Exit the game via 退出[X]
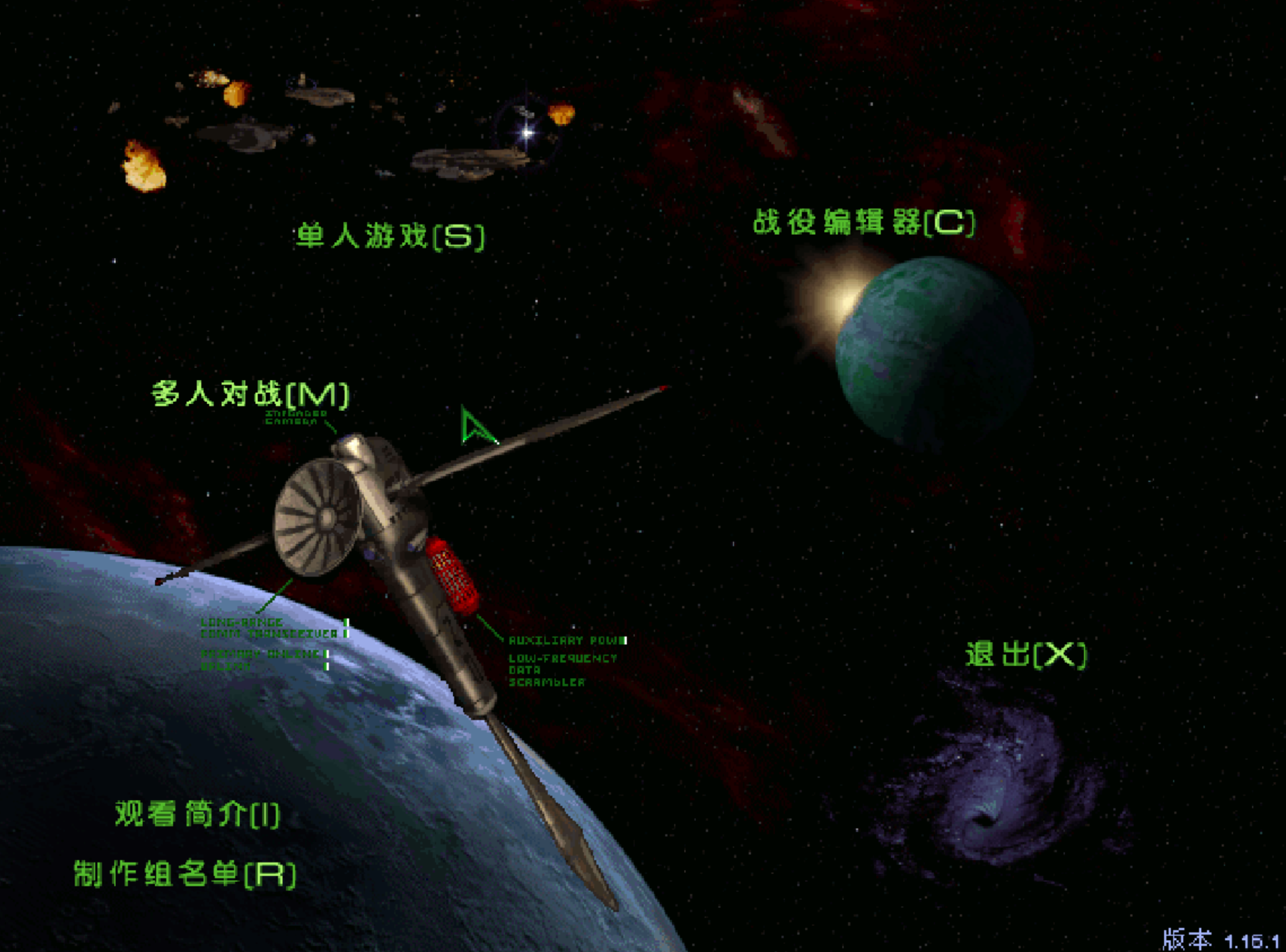Screen dimensions: 1286x952 click(1026, 654)
